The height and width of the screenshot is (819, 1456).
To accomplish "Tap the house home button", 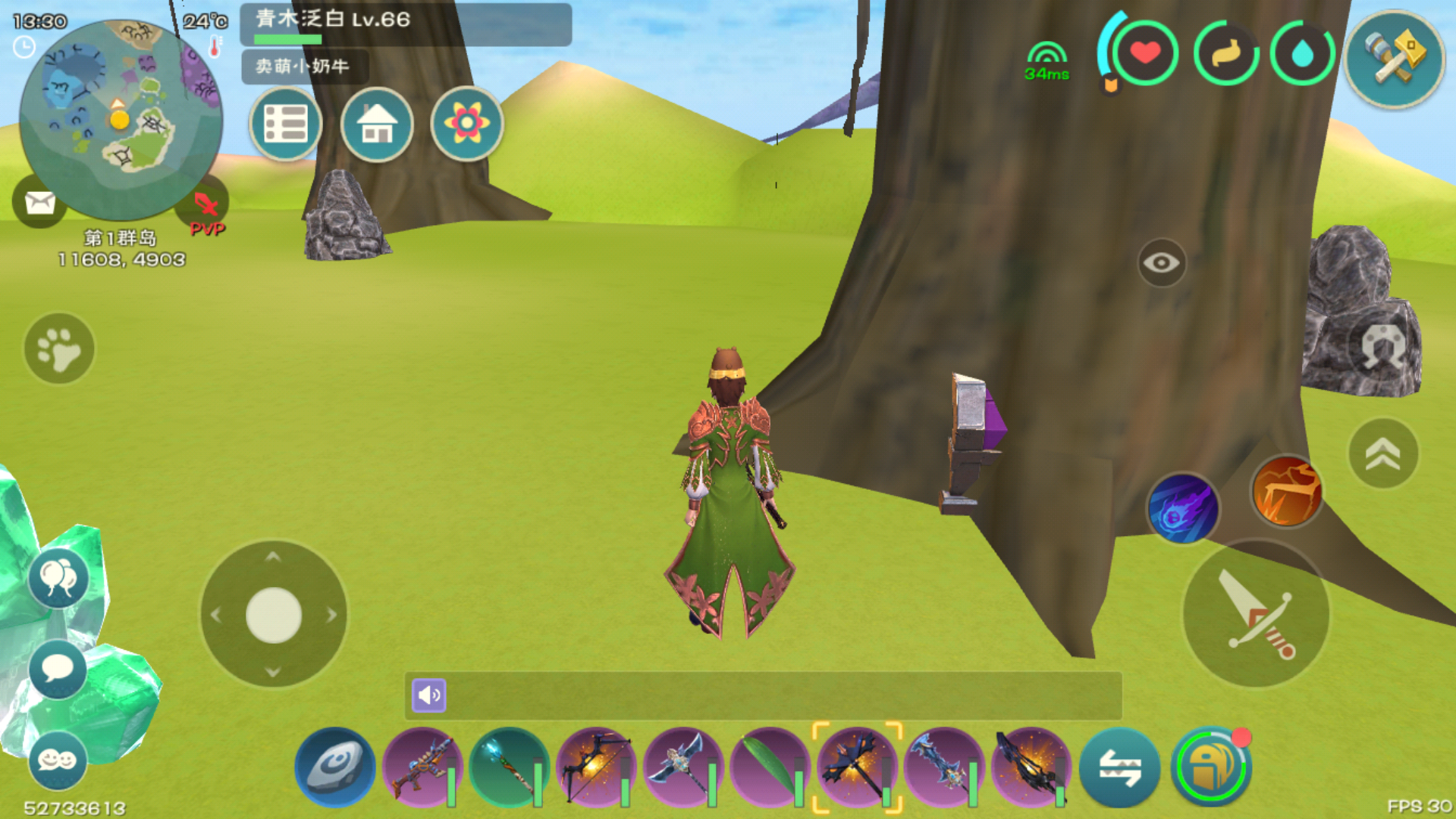I will pos(377,124).
